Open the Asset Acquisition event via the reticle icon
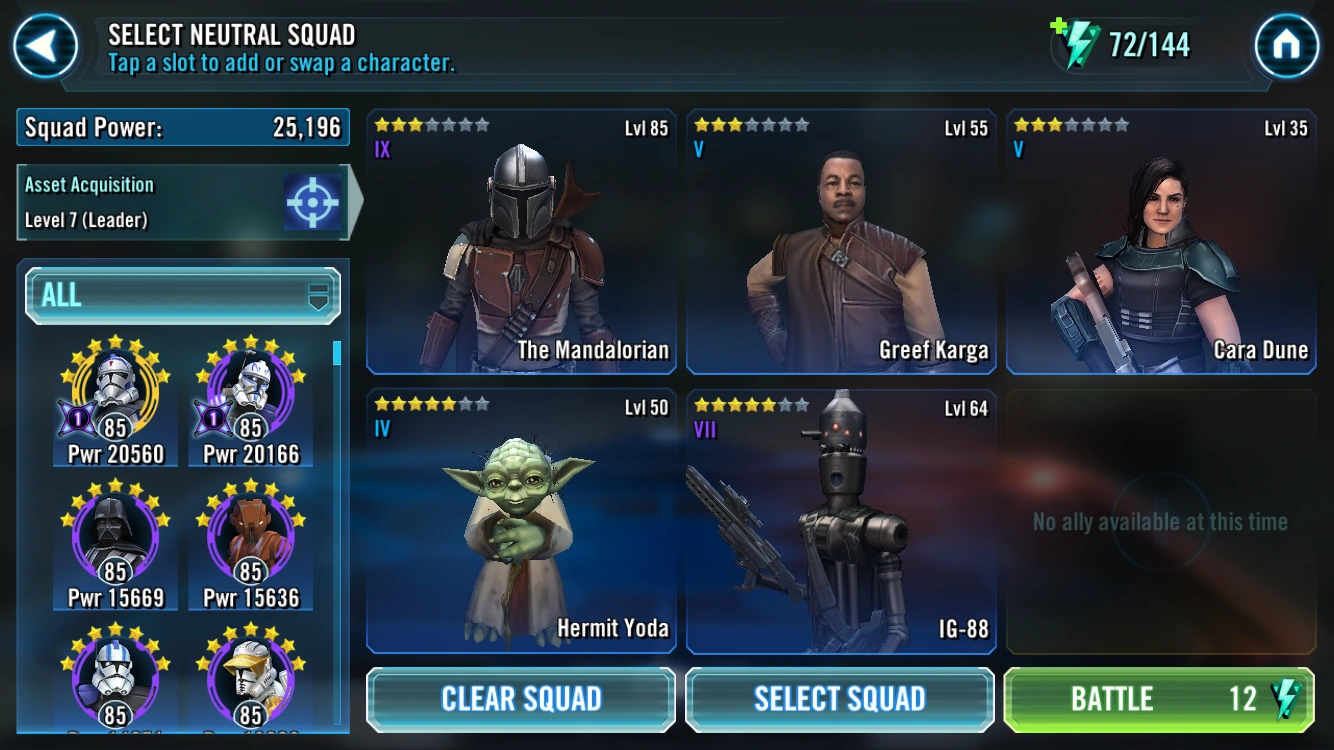 (313, 200)
